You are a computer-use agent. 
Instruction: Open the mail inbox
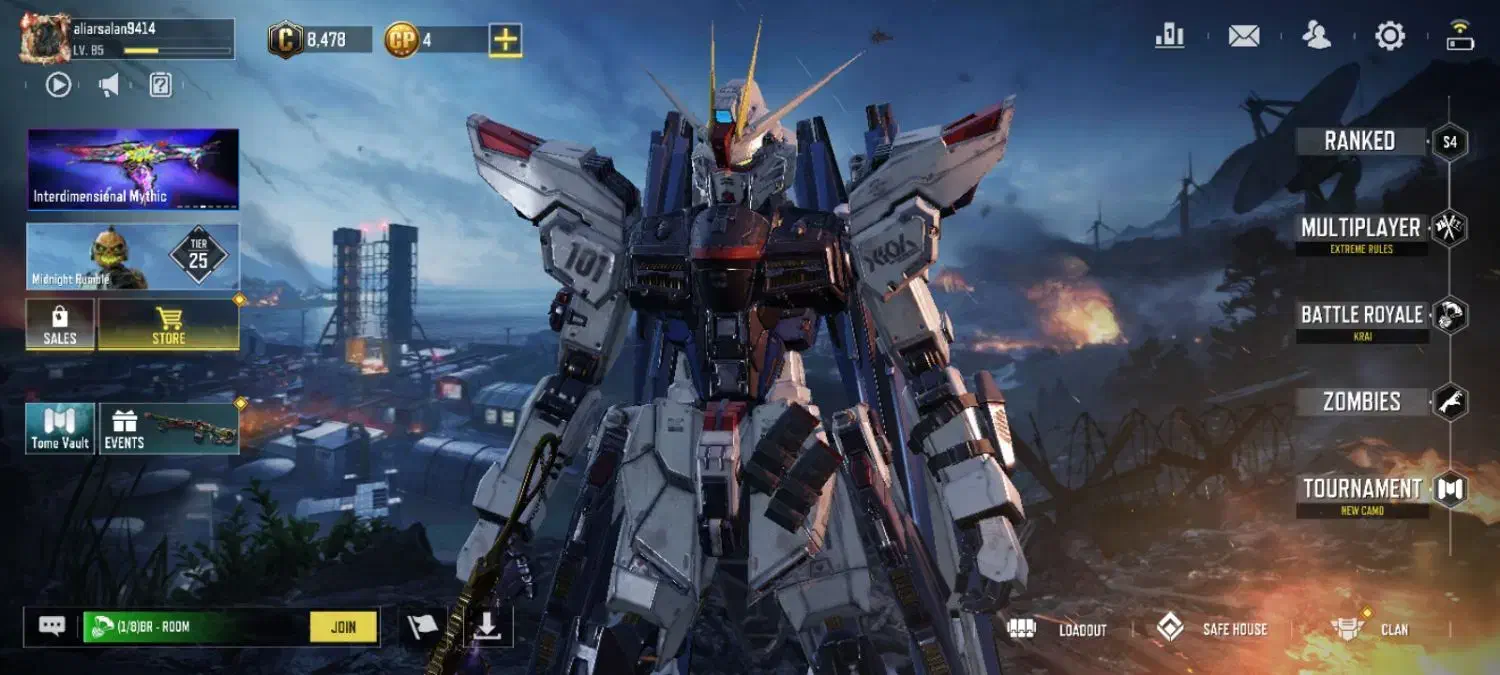pyautogui.click(x=1244, y=37)
